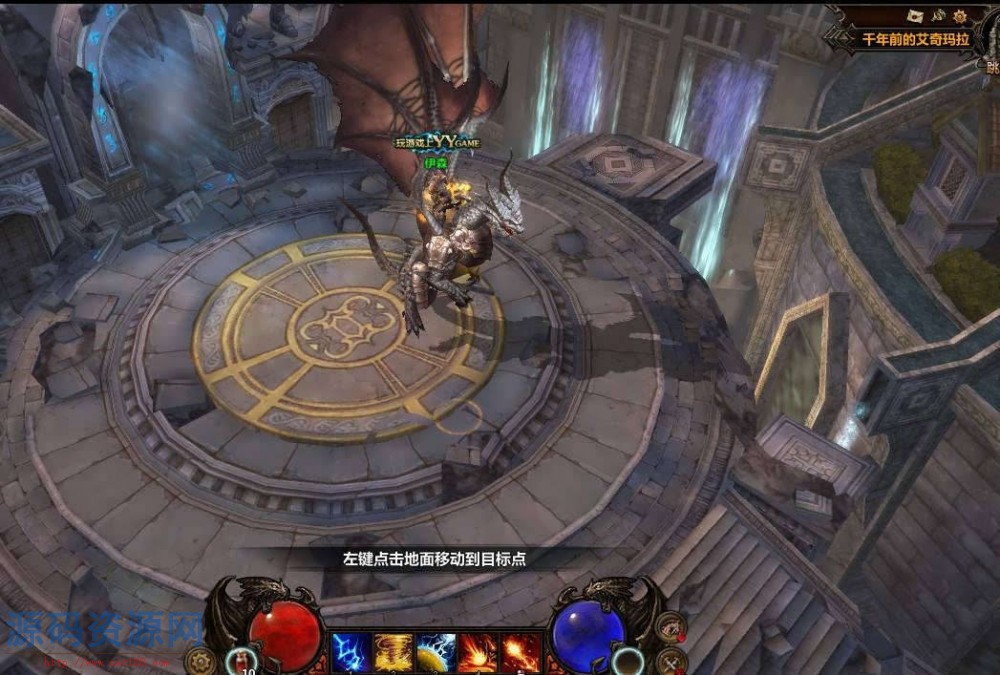Trigger the flaming meteor streak skill

click(521, 653)
